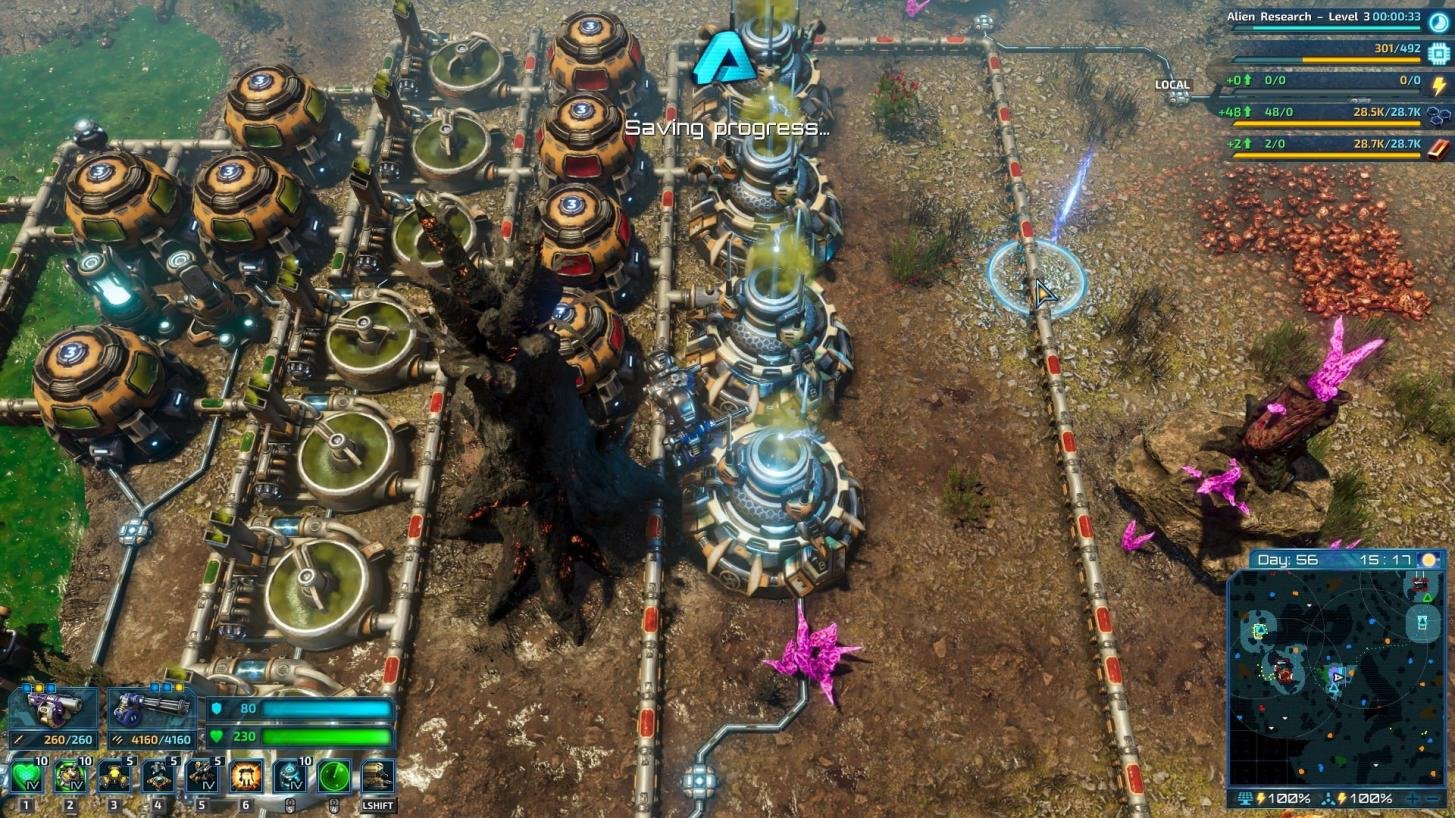Select the repair heart ability in slot 1

(x=26, y=775)
